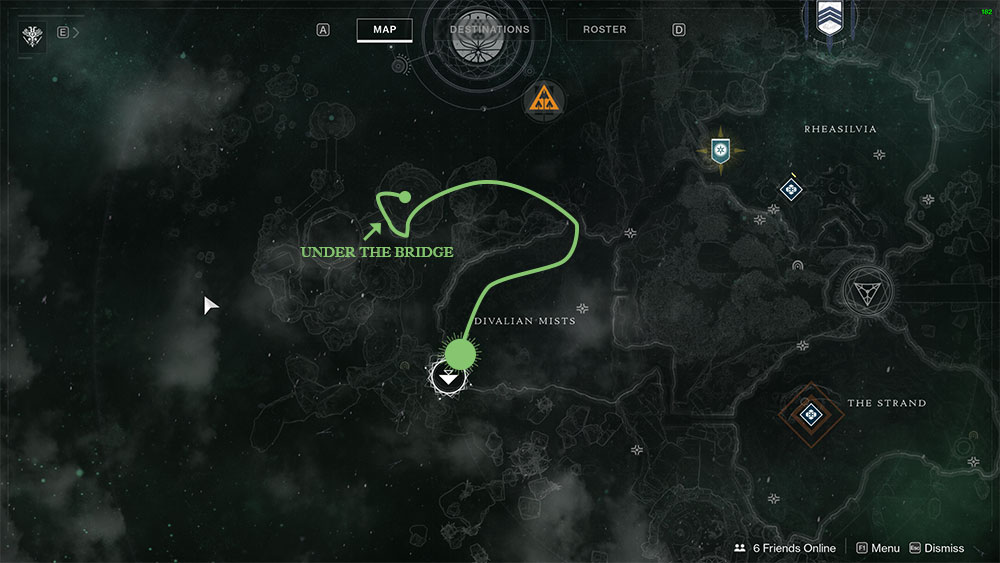The height and width of the screenshot is (563, 1000).
Task: Select the blue vendor banner marker
Action: tap(718, 152)
